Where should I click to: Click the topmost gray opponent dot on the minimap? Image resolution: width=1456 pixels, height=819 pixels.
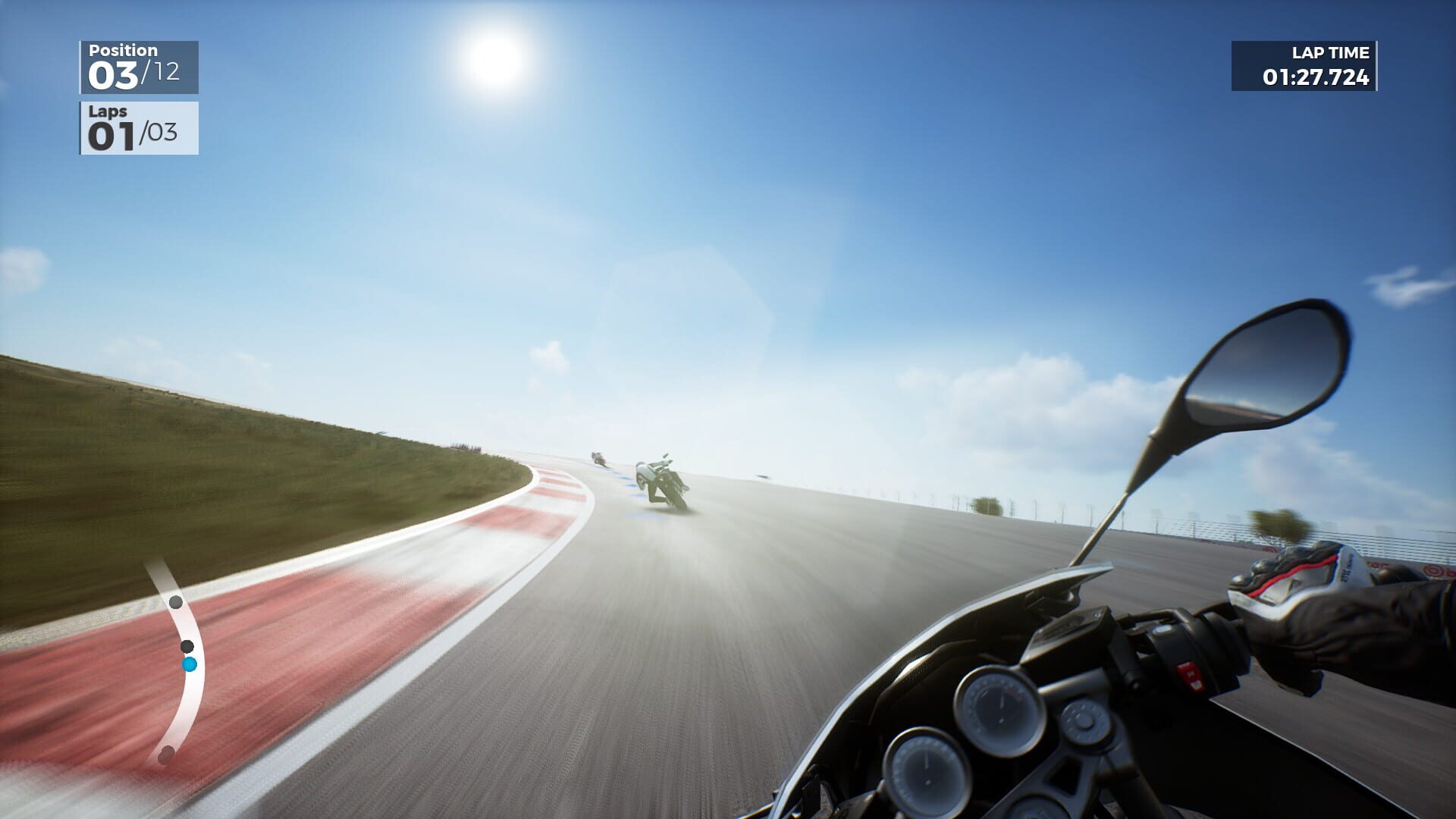point(177,601)
